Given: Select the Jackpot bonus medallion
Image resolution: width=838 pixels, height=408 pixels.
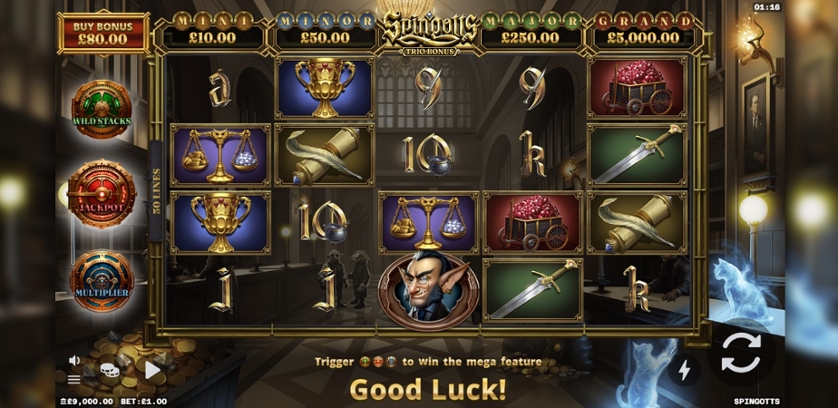Looking at the screenshot, I should pyautogui.click(x=101, y=193).
